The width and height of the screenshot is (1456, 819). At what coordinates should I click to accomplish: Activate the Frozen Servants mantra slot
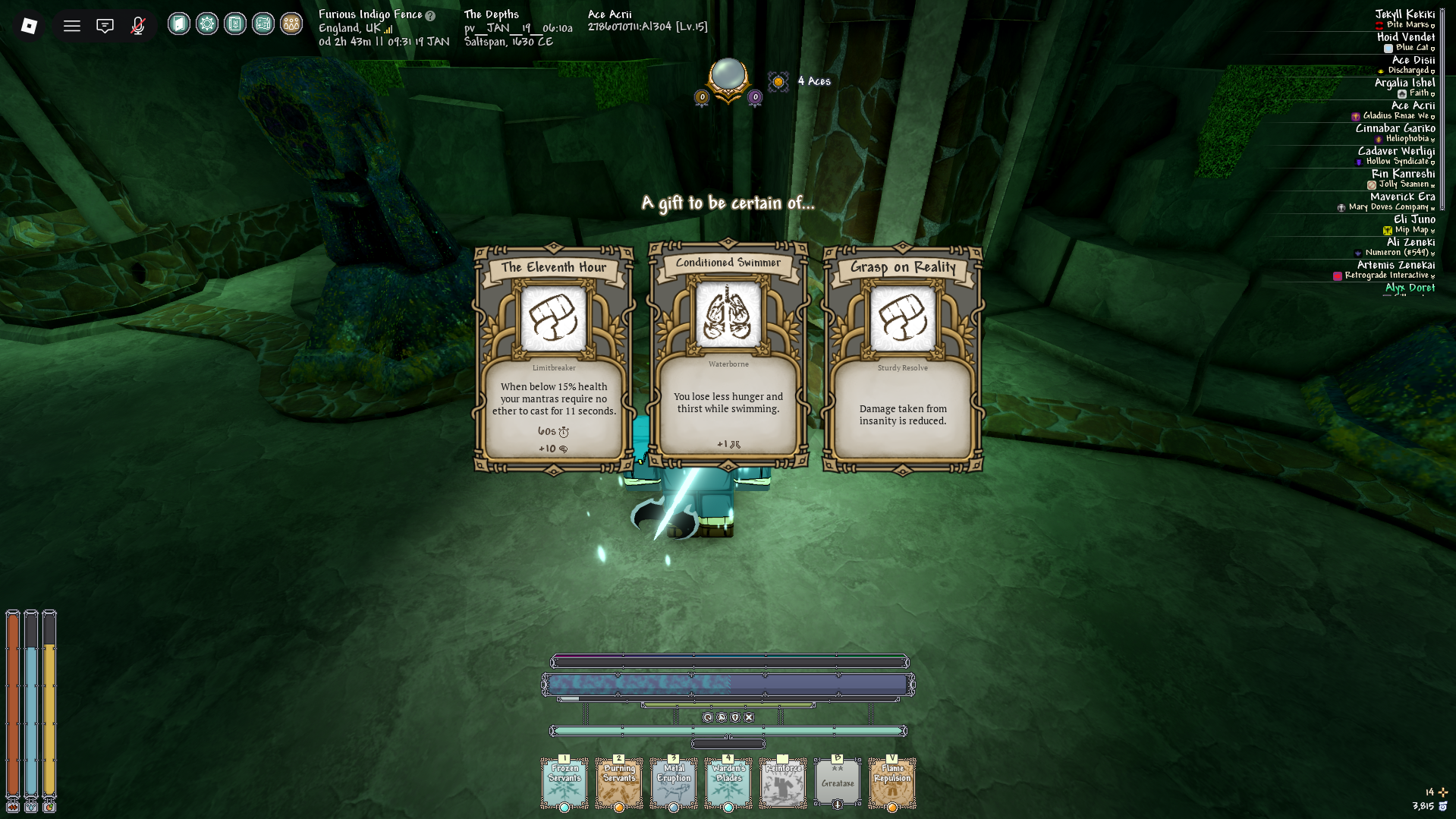point(564,783)
